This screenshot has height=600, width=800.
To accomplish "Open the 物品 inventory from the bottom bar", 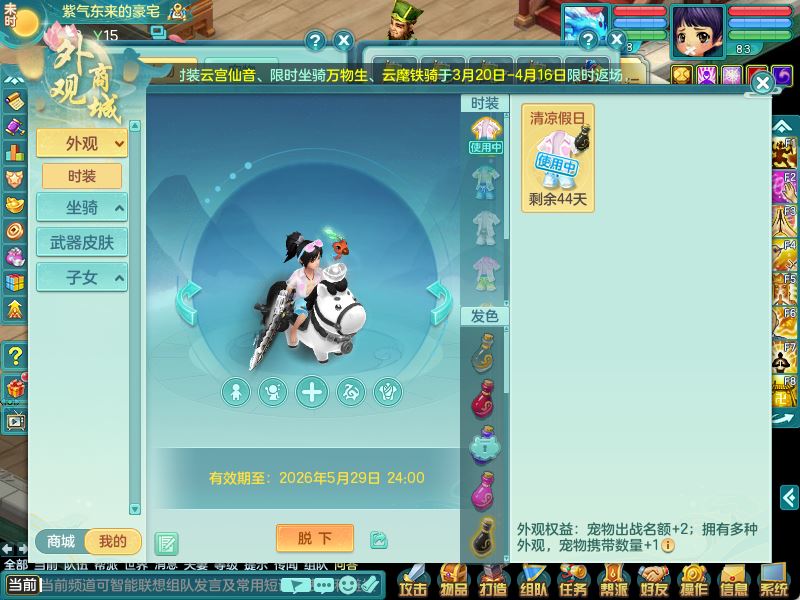I will pos(452,580).
